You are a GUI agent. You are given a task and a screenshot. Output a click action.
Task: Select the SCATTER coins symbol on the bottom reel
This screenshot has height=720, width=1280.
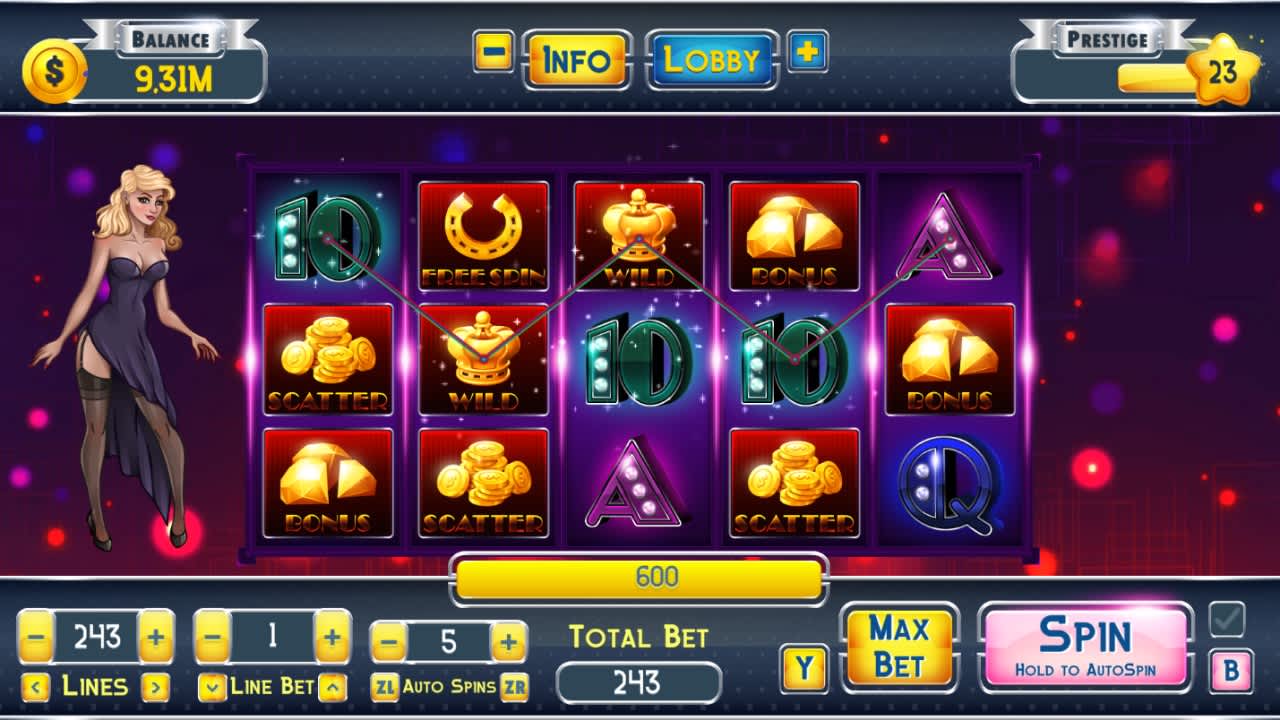(485, 485)
